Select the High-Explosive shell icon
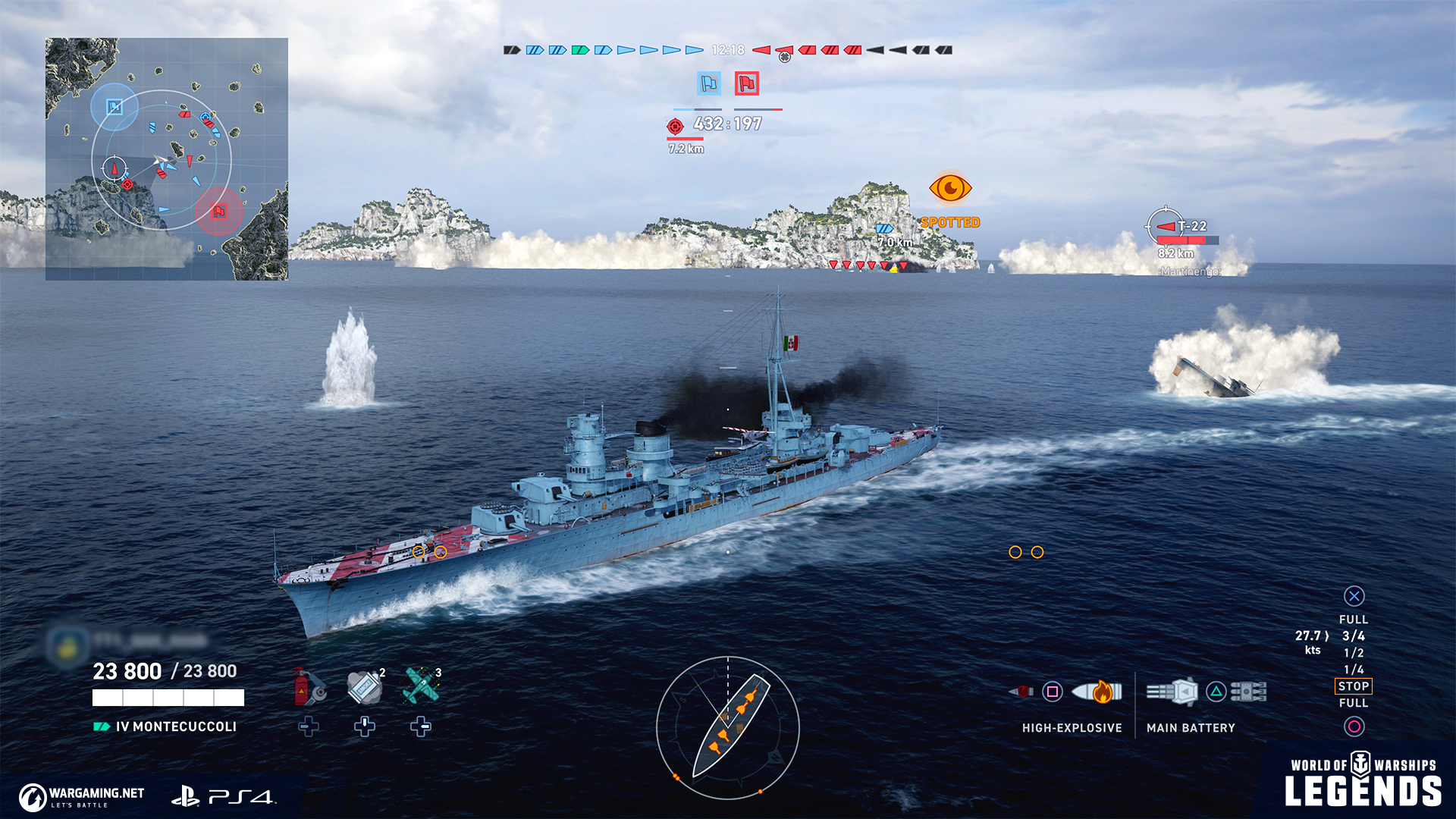This screenshot has height=819, width=1456. [1097, 692]
